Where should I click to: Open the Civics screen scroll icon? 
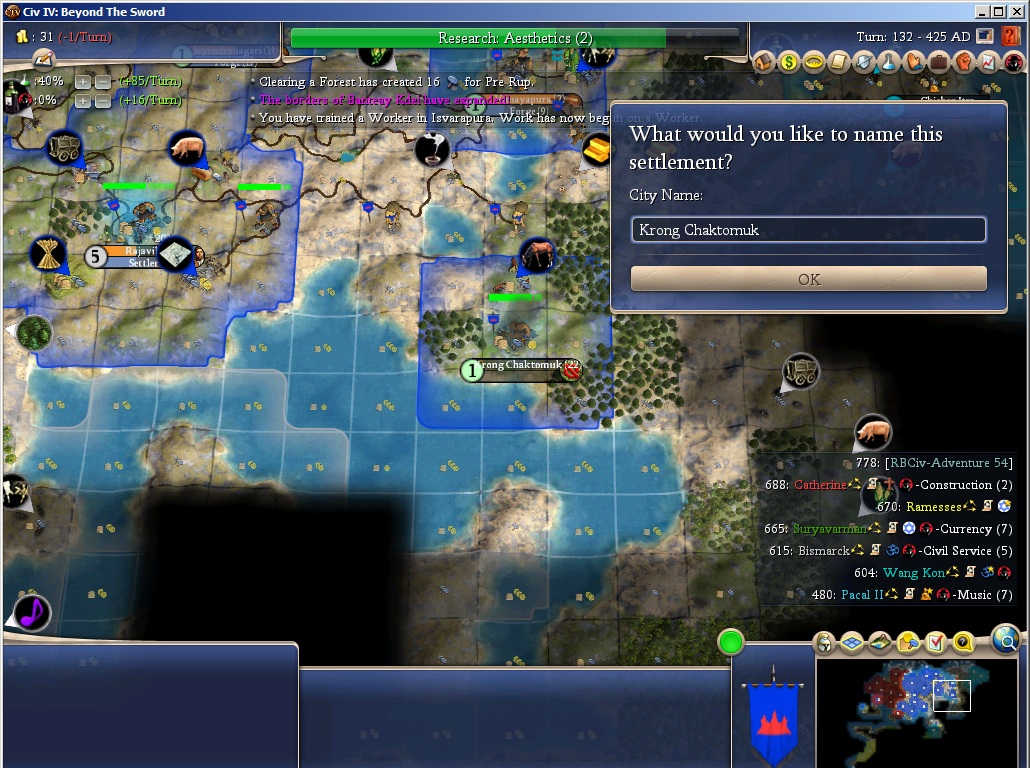pos(839,63)
